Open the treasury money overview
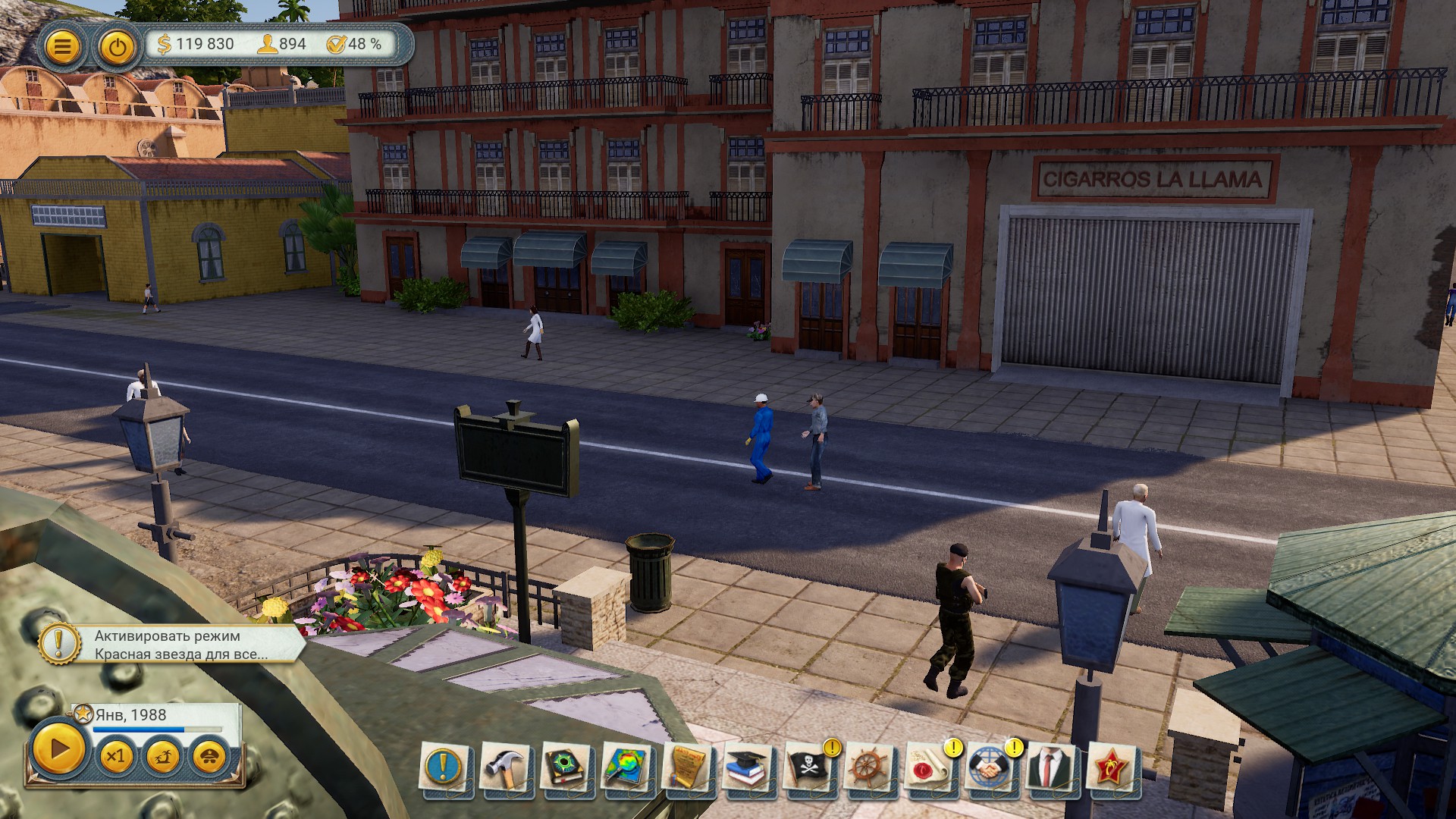1456x819 pixels. coord(196,44)
